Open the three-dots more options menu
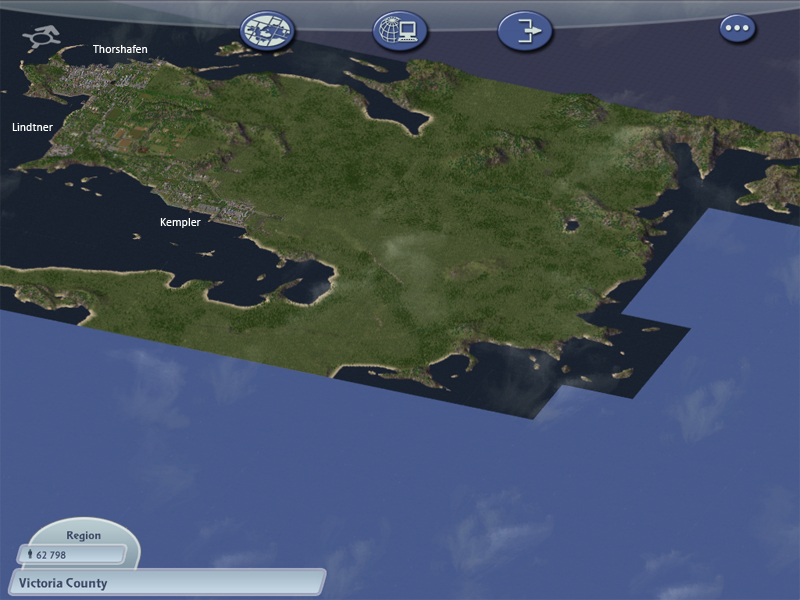This screenshot has height=600, width=800. [738, 28]
